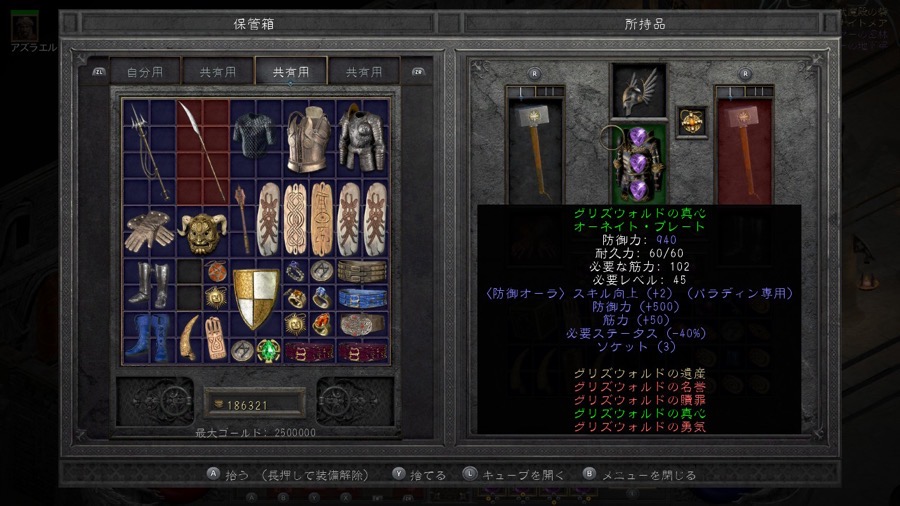The width and height of the screenshot is (900, 506).
Task: Select the green emerald gem
Action: (268, 351)
